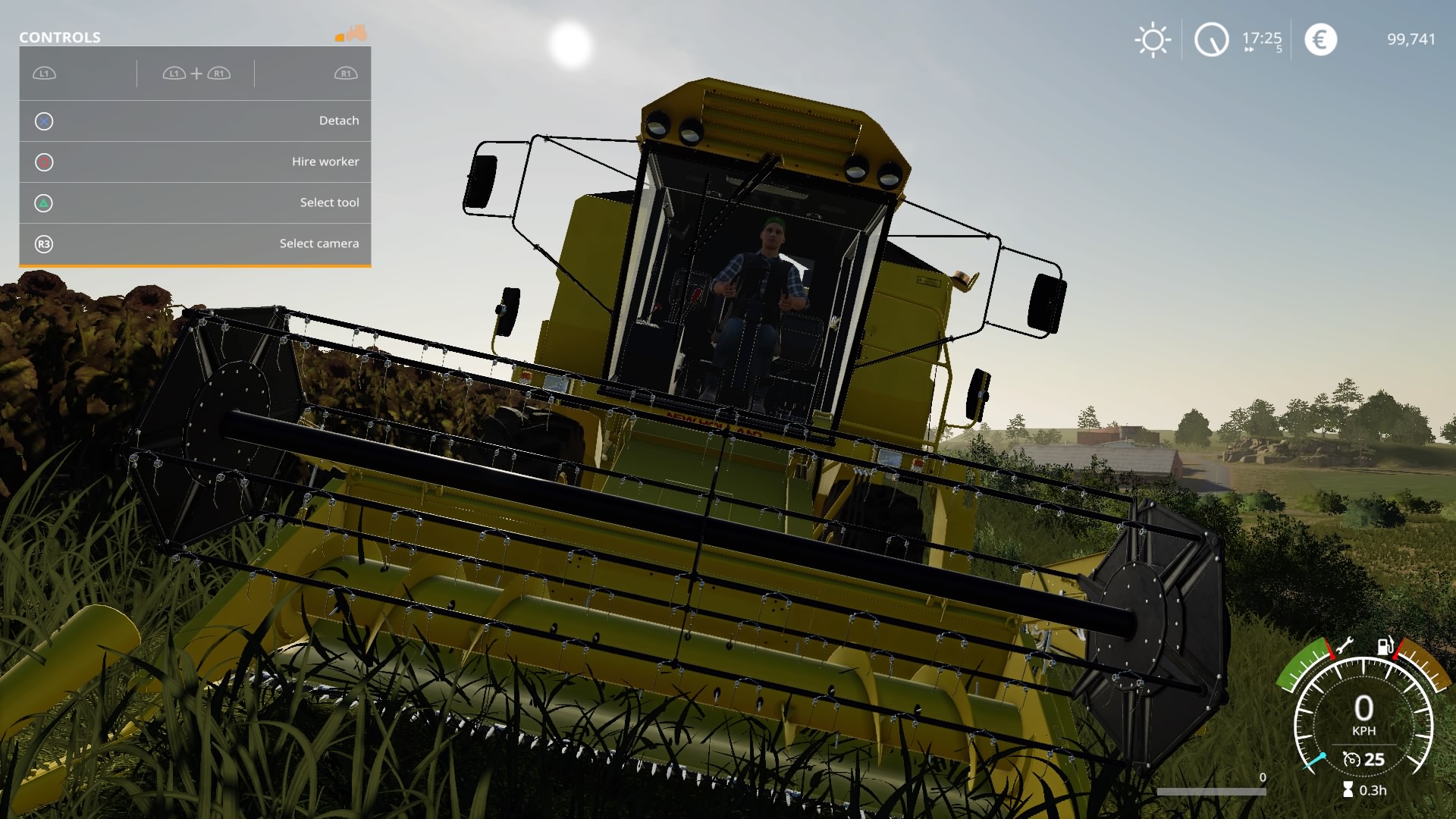The height and width of the screenshot is (819, 1456).
Task: Click Hire worker in the controls list
Action: (x=326, y=162)
